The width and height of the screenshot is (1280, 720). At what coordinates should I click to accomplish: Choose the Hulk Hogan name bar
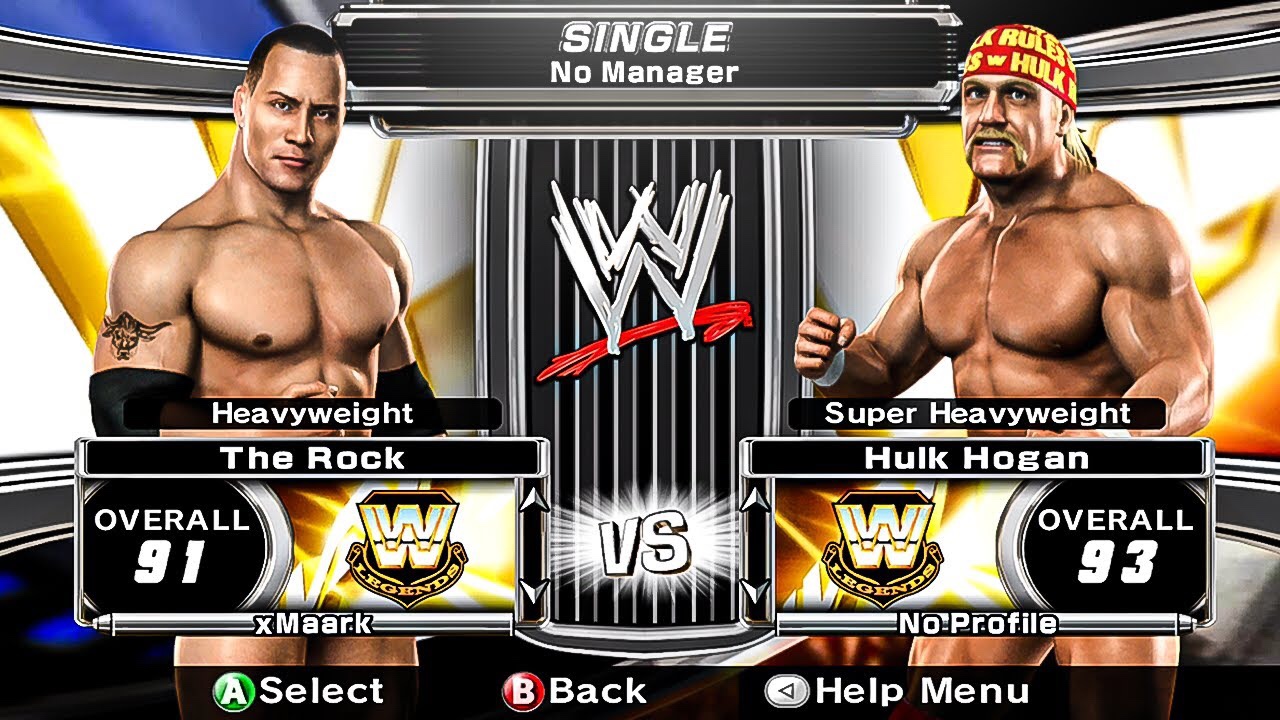click(975, 458)
